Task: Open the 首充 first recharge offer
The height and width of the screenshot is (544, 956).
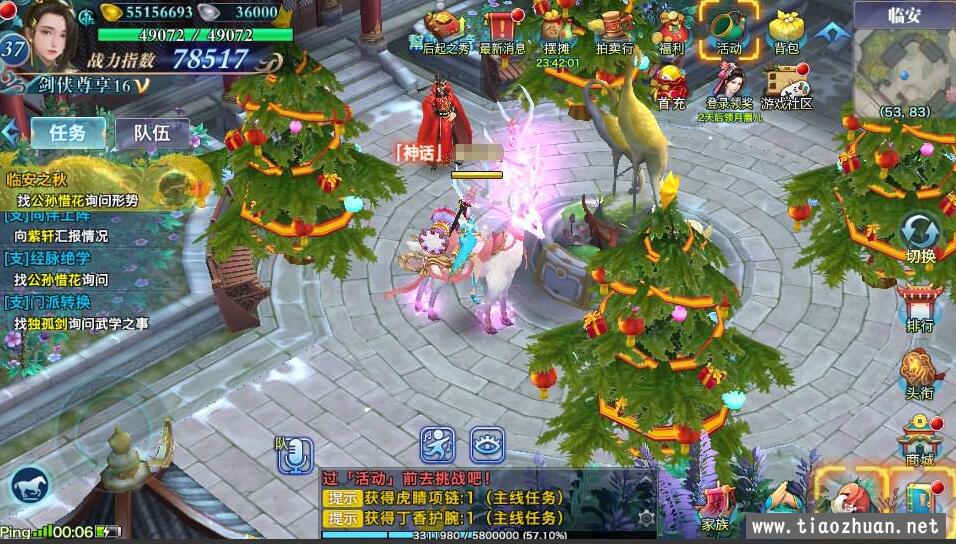Action: click(671, 85)
